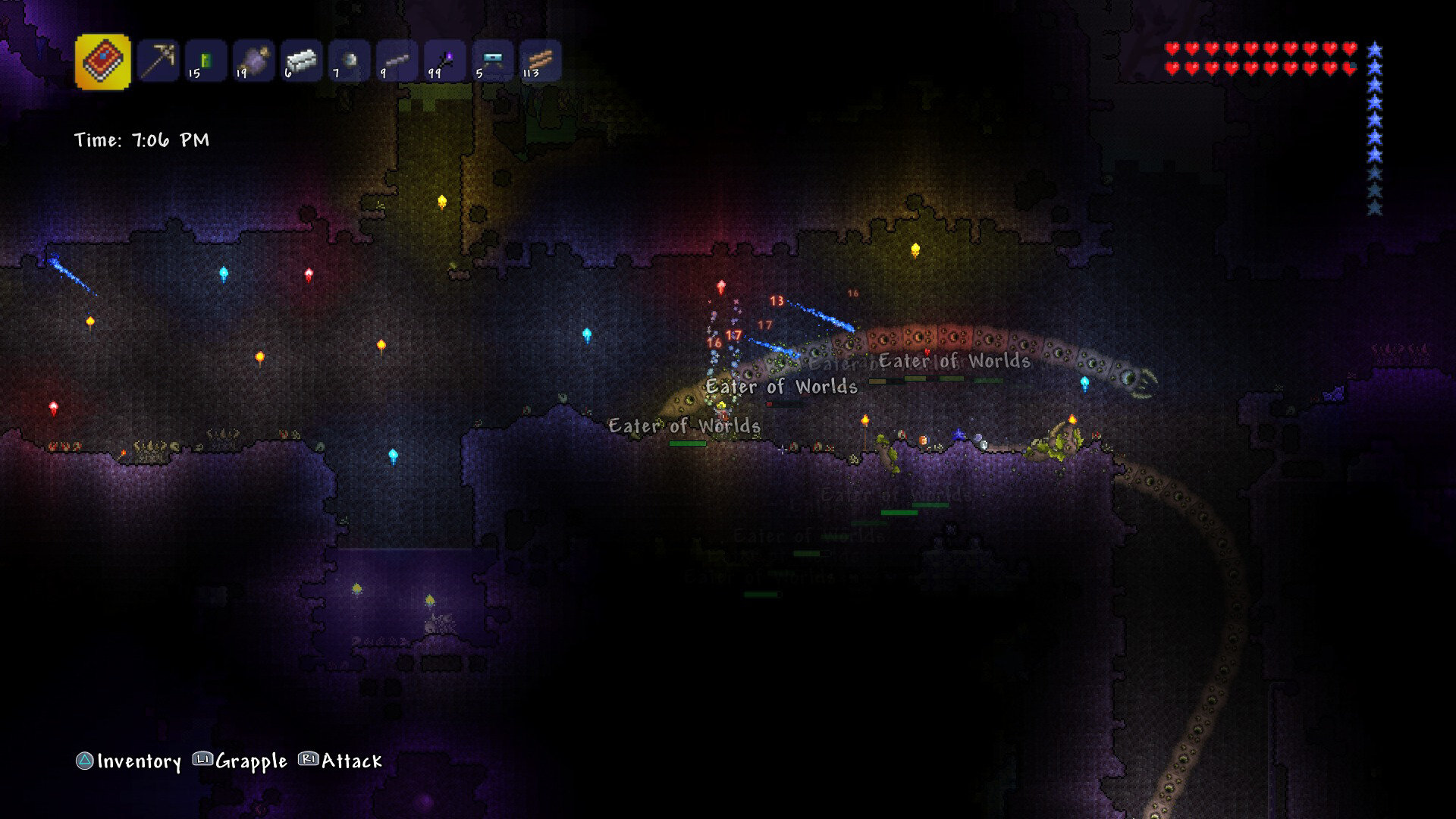Select the red spell tome hotbar slot
The width and height of the screenshot is (1456, 819).
[x=102, y=61]
